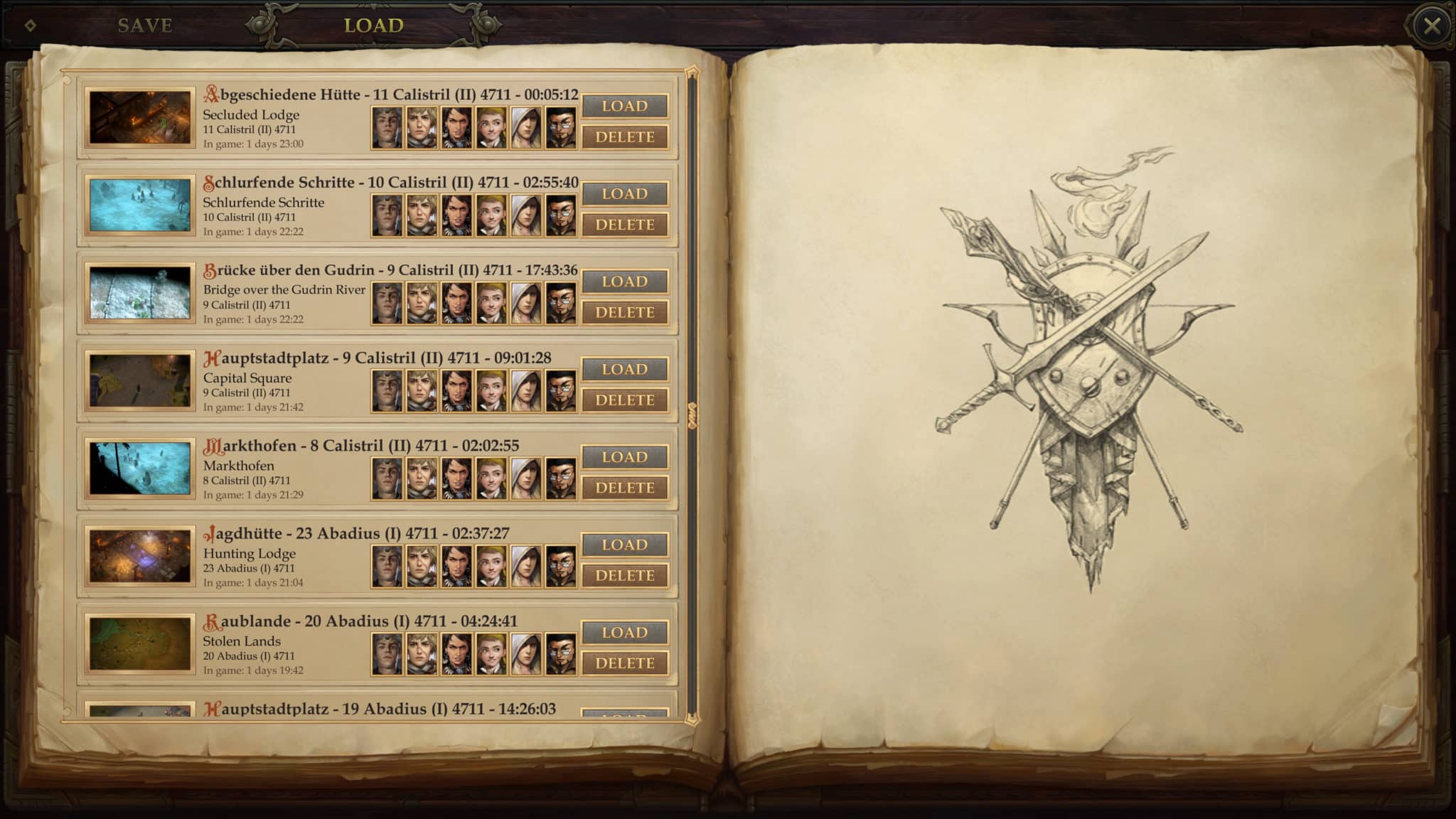
Task: Delete the Capital Square save
Action: pos(625,400)
